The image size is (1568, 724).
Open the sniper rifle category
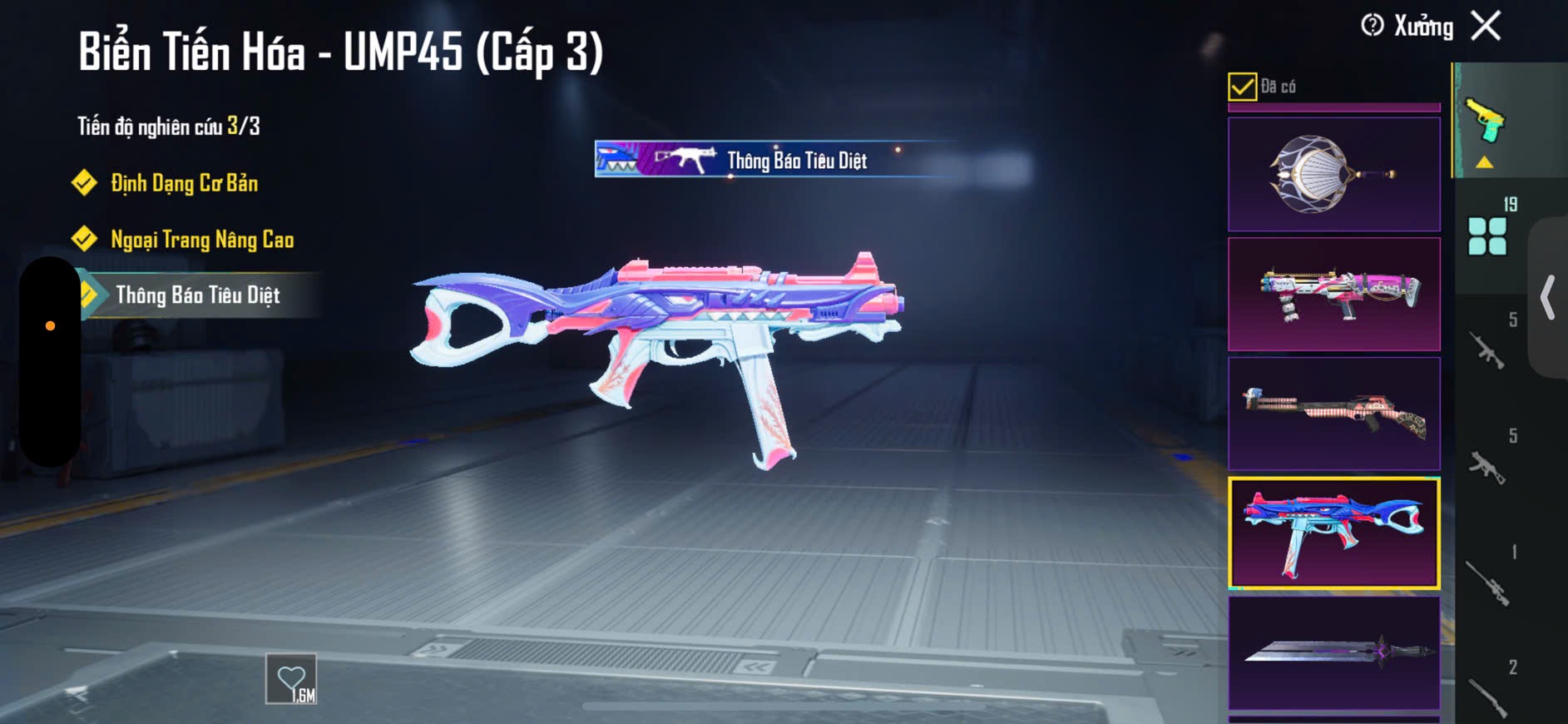(x=1488, y=582)
